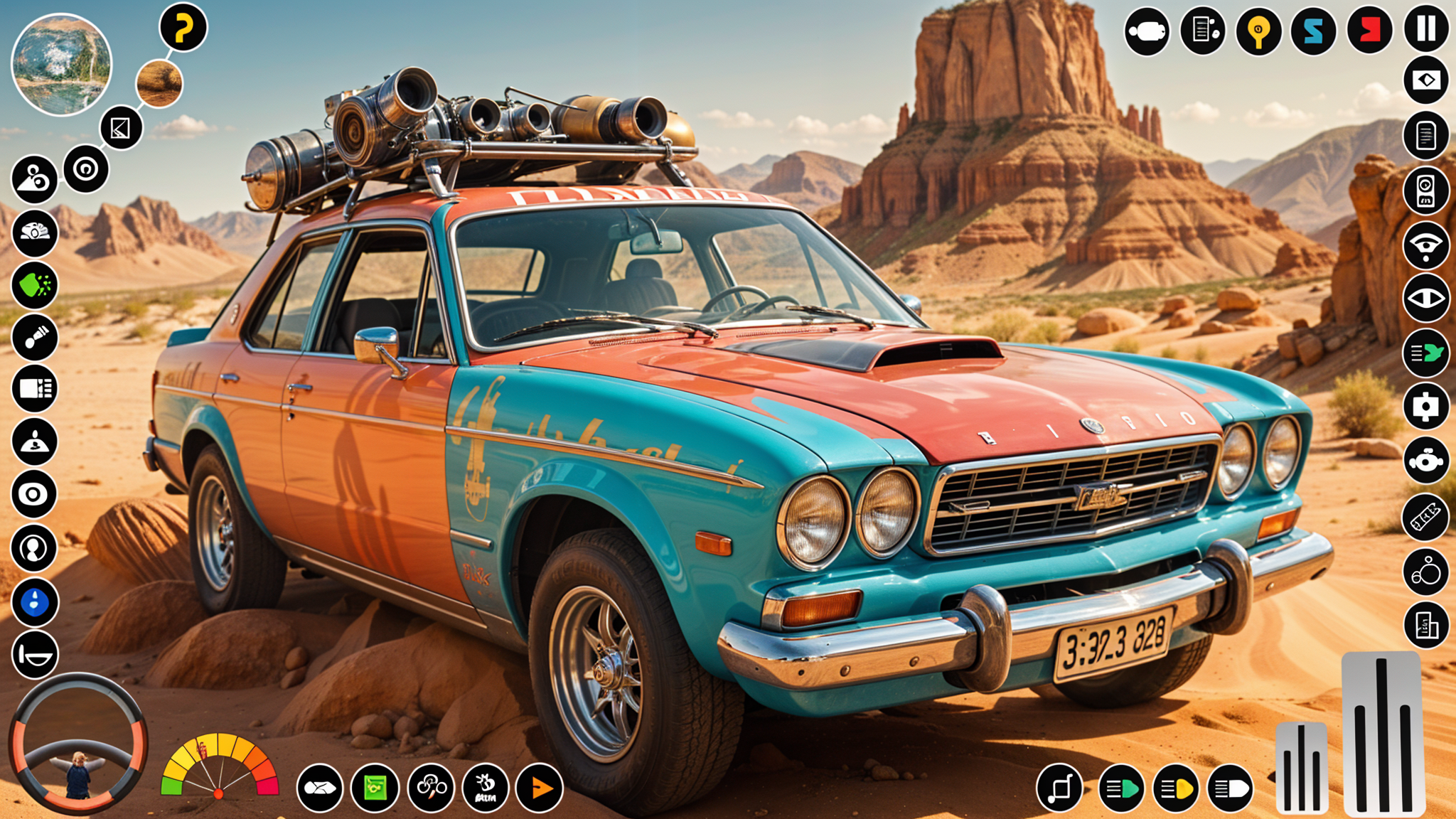Open the circular mini-map thumbnail
The width and height of the screenshot is (1456, 819).
click(x=63, y=63)
